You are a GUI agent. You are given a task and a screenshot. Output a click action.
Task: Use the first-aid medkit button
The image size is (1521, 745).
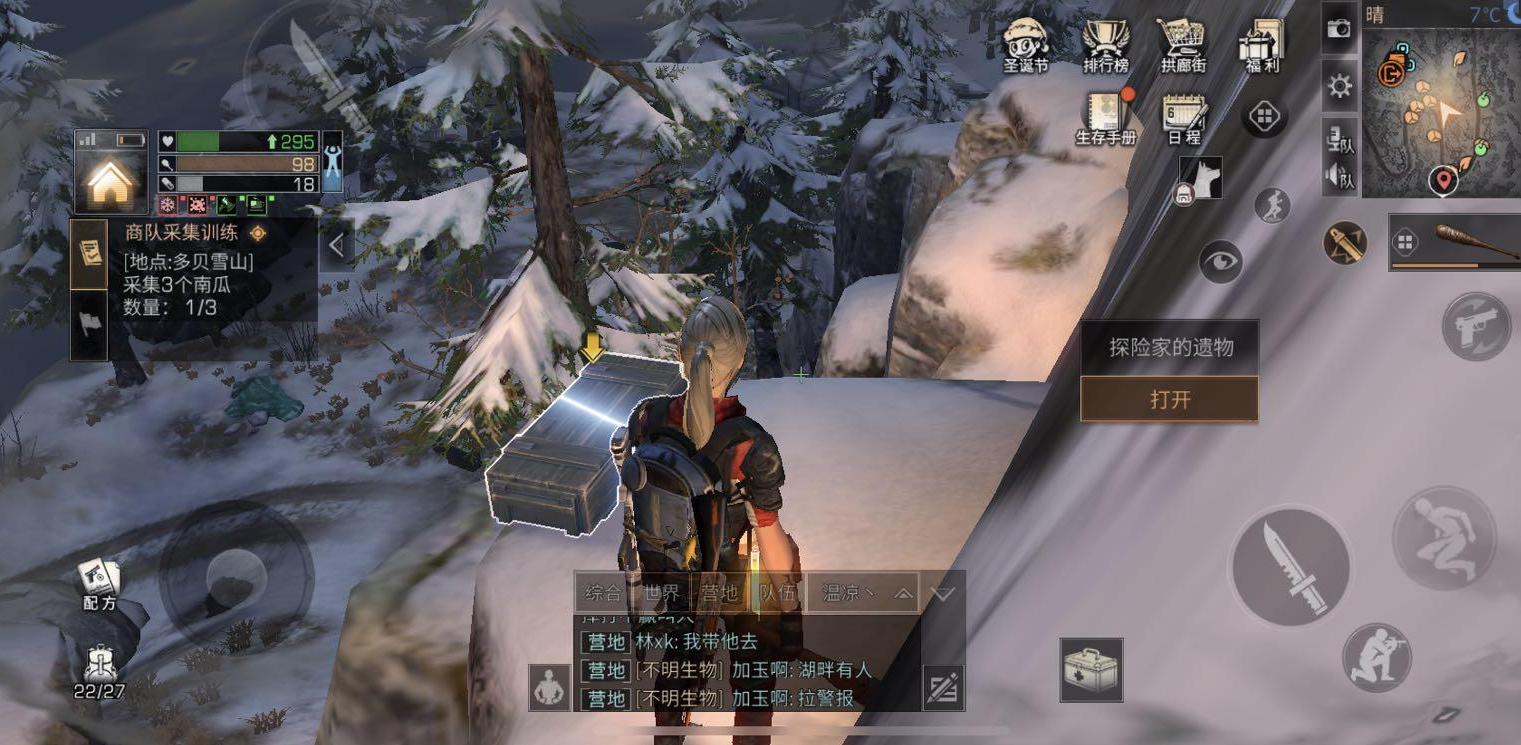pos(1091,669)
